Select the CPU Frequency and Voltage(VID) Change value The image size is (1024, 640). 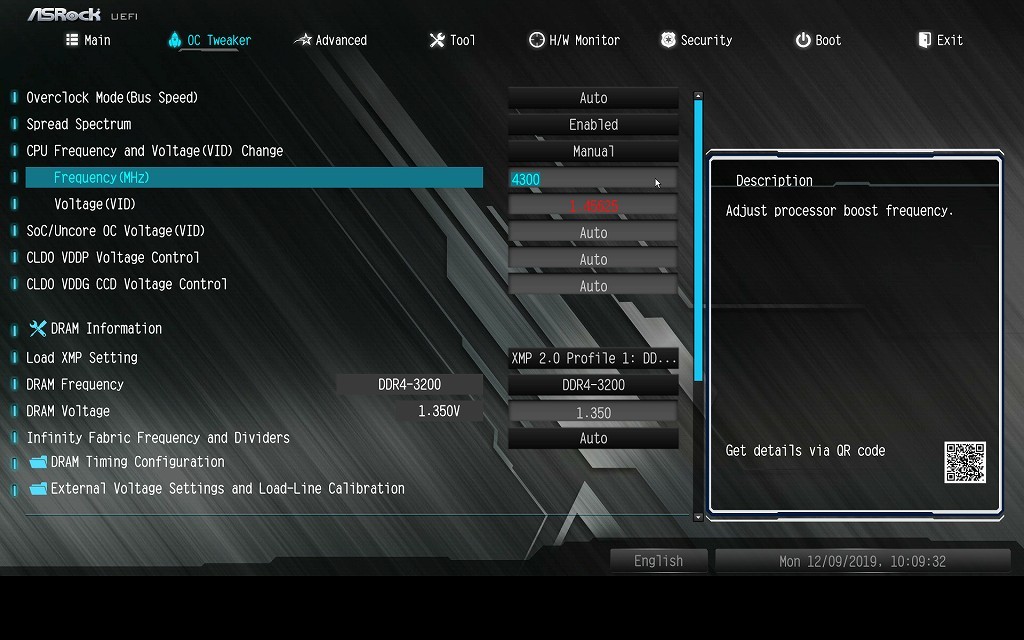(593, 152)
